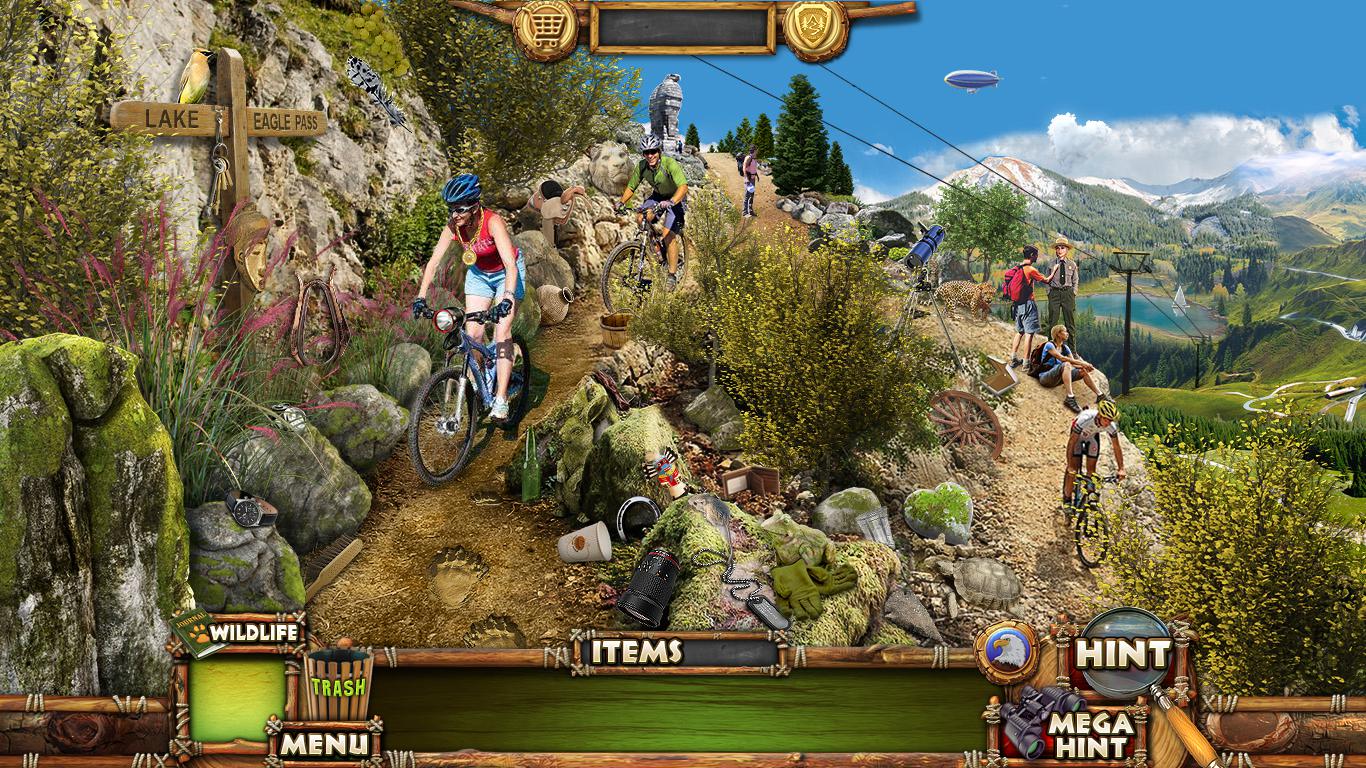Use the Hint magnifying glass

(x=1124, y=654)
